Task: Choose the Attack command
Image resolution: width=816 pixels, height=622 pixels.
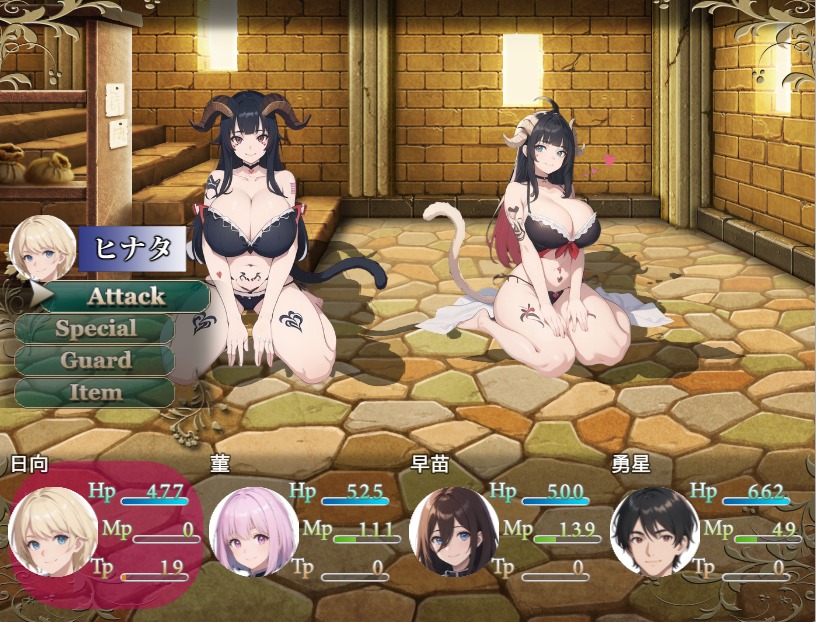Action: 125,296
